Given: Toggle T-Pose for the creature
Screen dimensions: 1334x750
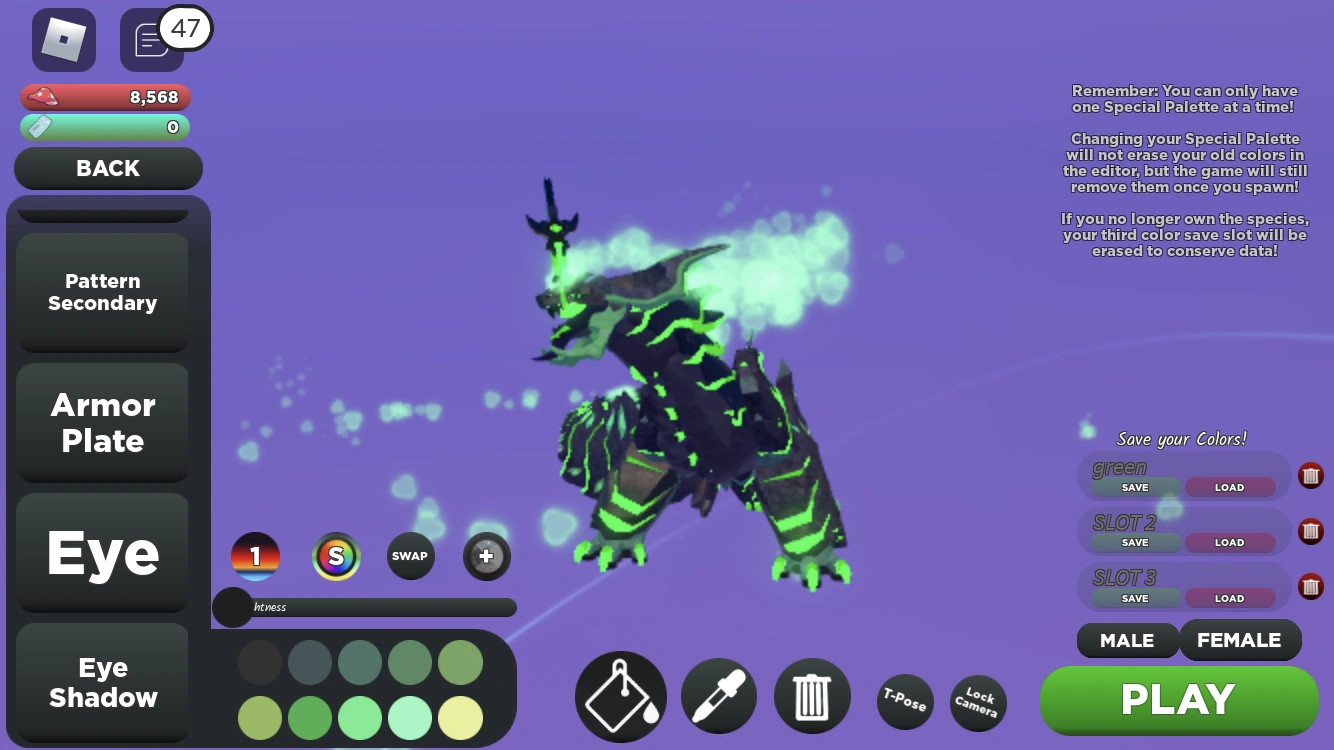Looking at the screenshot, I should tap(904, 703).
